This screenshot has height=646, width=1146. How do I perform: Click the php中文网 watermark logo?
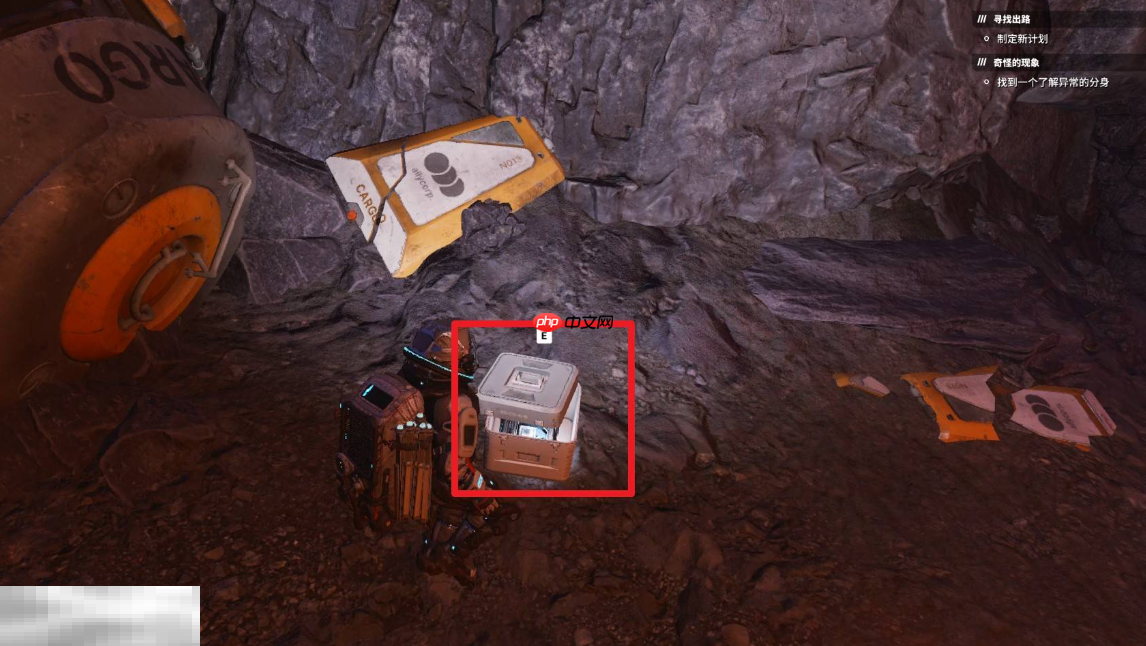click(x=572, y=323)
